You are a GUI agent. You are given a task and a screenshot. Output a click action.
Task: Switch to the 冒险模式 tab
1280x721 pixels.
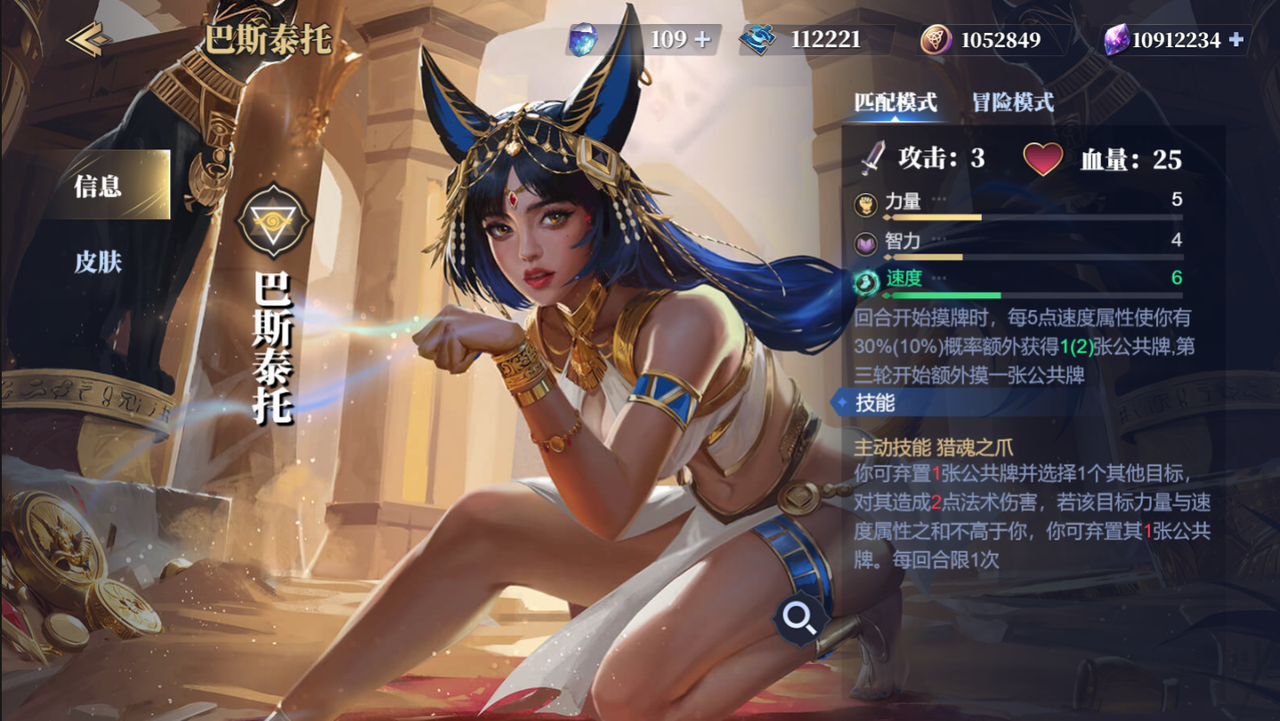(x=1015, y=102)
